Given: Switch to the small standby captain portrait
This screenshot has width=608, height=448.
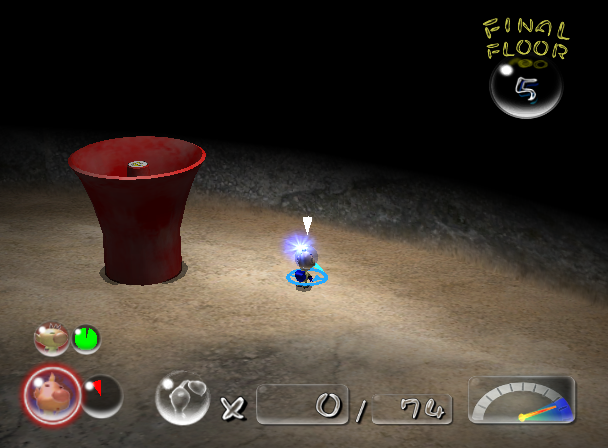Looking at the screenshot, I should (51, 339).
